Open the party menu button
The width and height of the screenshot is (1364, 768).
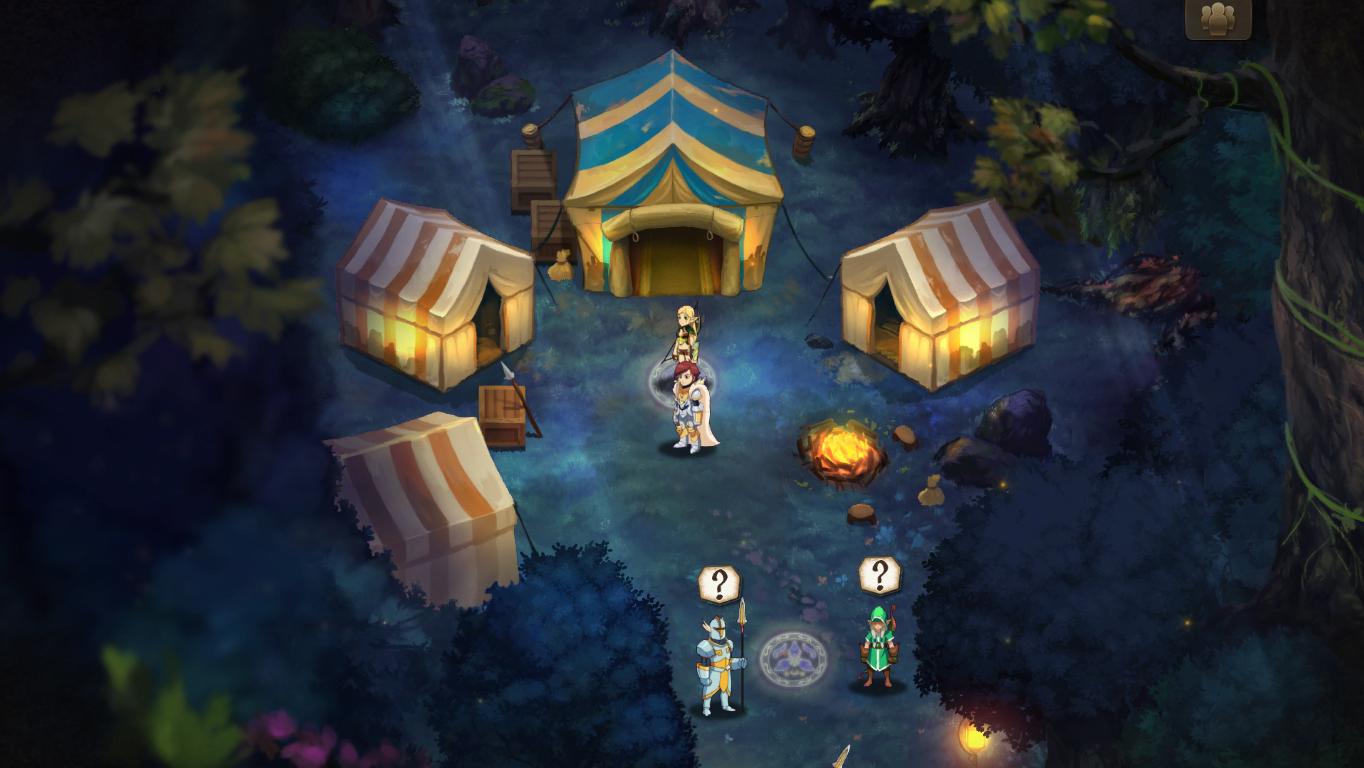coord(1218,18)
